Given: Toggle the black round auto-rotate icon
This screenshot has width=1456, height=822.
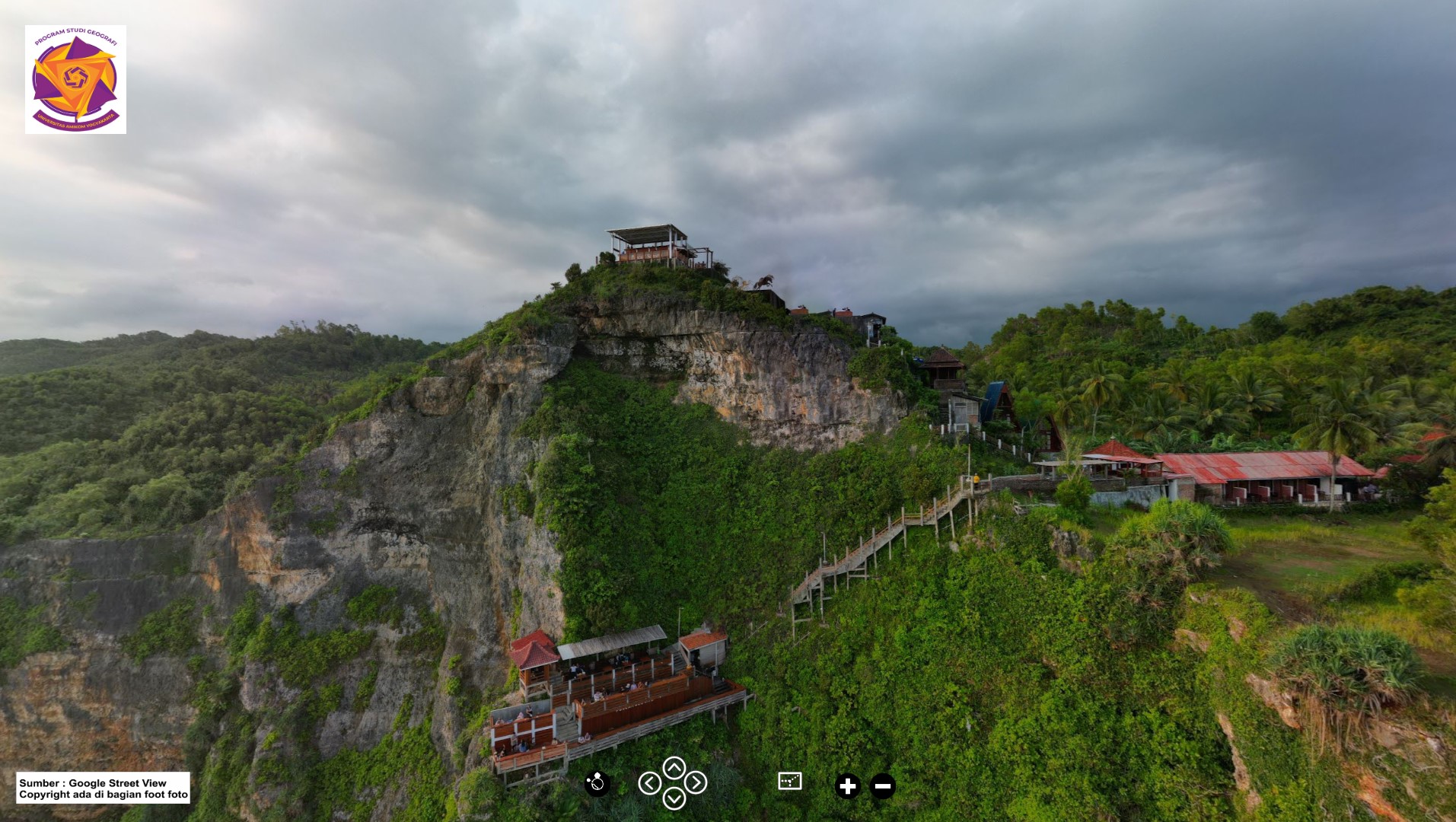Looking at the screenshot, I should [597, 782].
